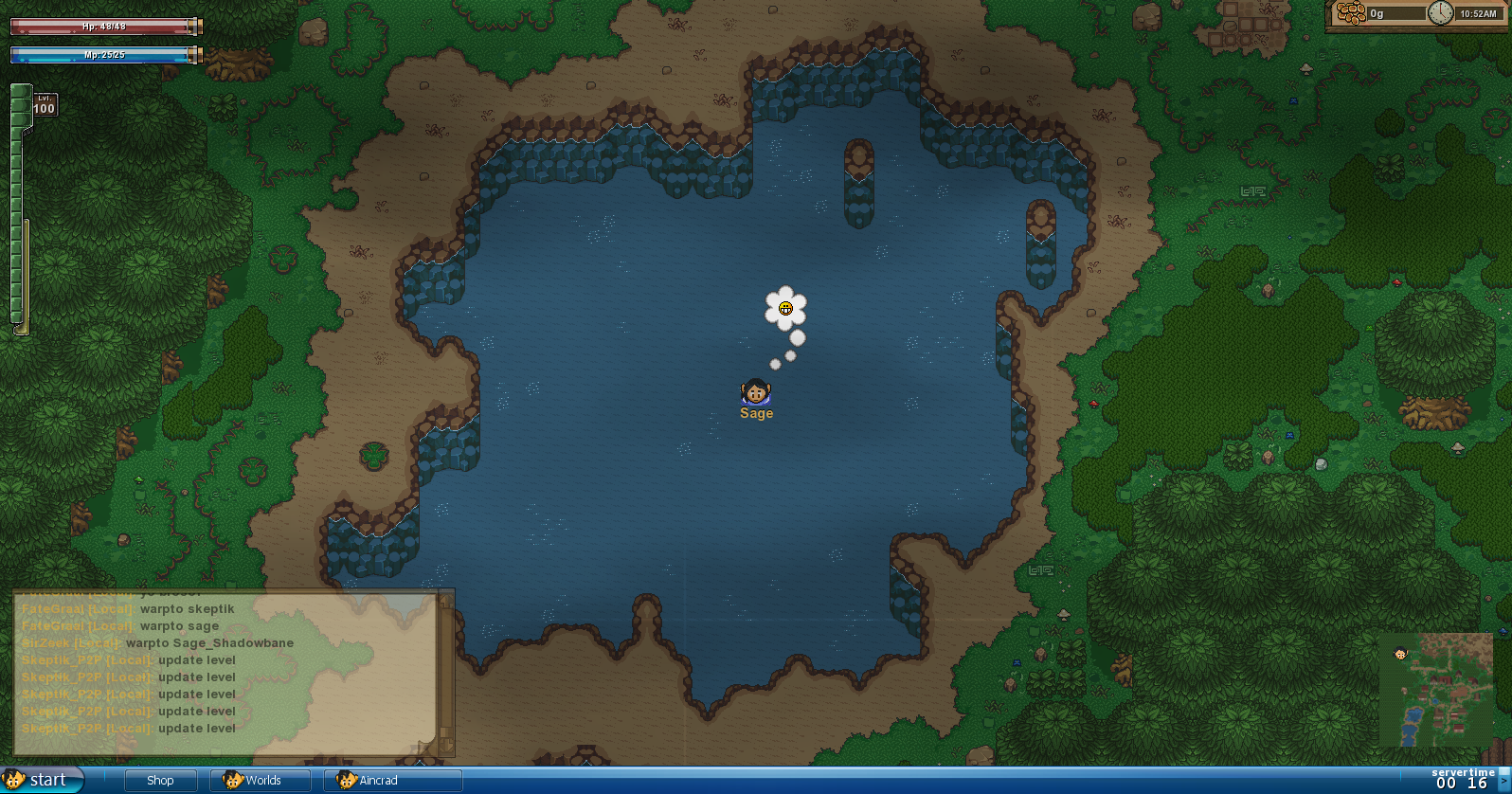Image resolution: width=1512 pixels, height=794 pixels.
Task: Click the player head marker on minimap
Action: [1400, 652]
